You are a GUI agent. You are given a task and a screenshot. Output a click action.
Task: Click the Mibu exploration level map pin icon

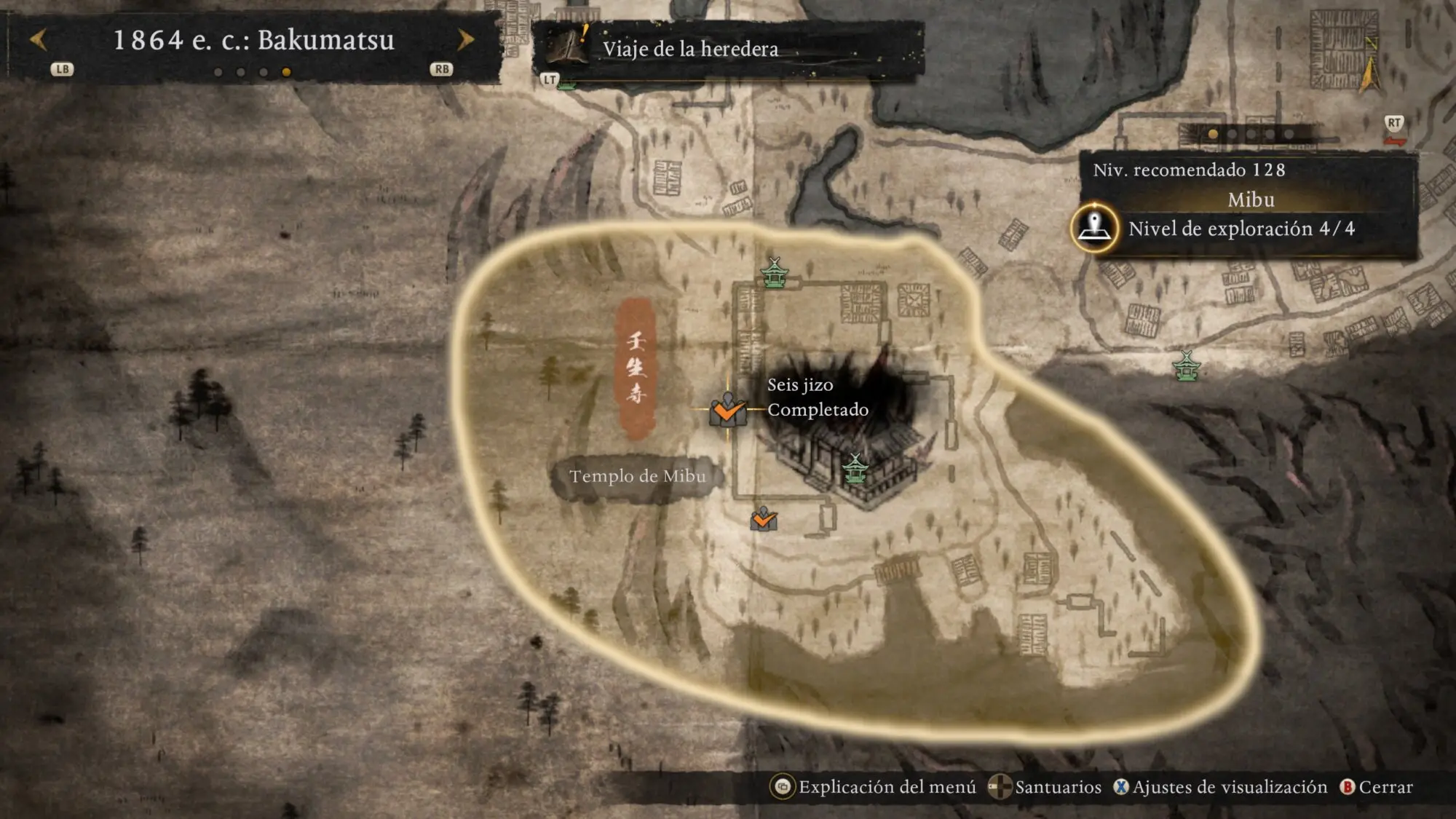pyautogui.click(x=1094, y=228)
